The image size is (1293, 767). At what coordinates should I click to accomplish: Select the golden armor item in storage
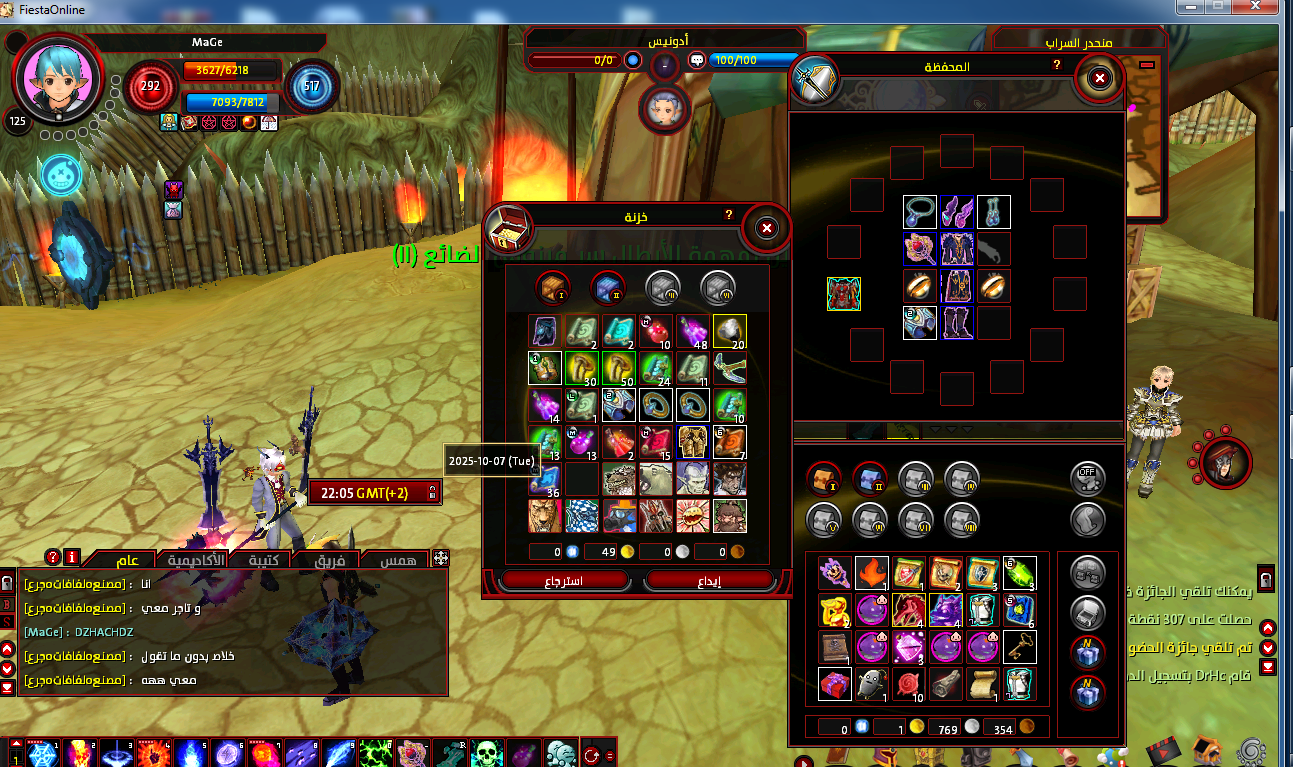(x=693, y=441)
